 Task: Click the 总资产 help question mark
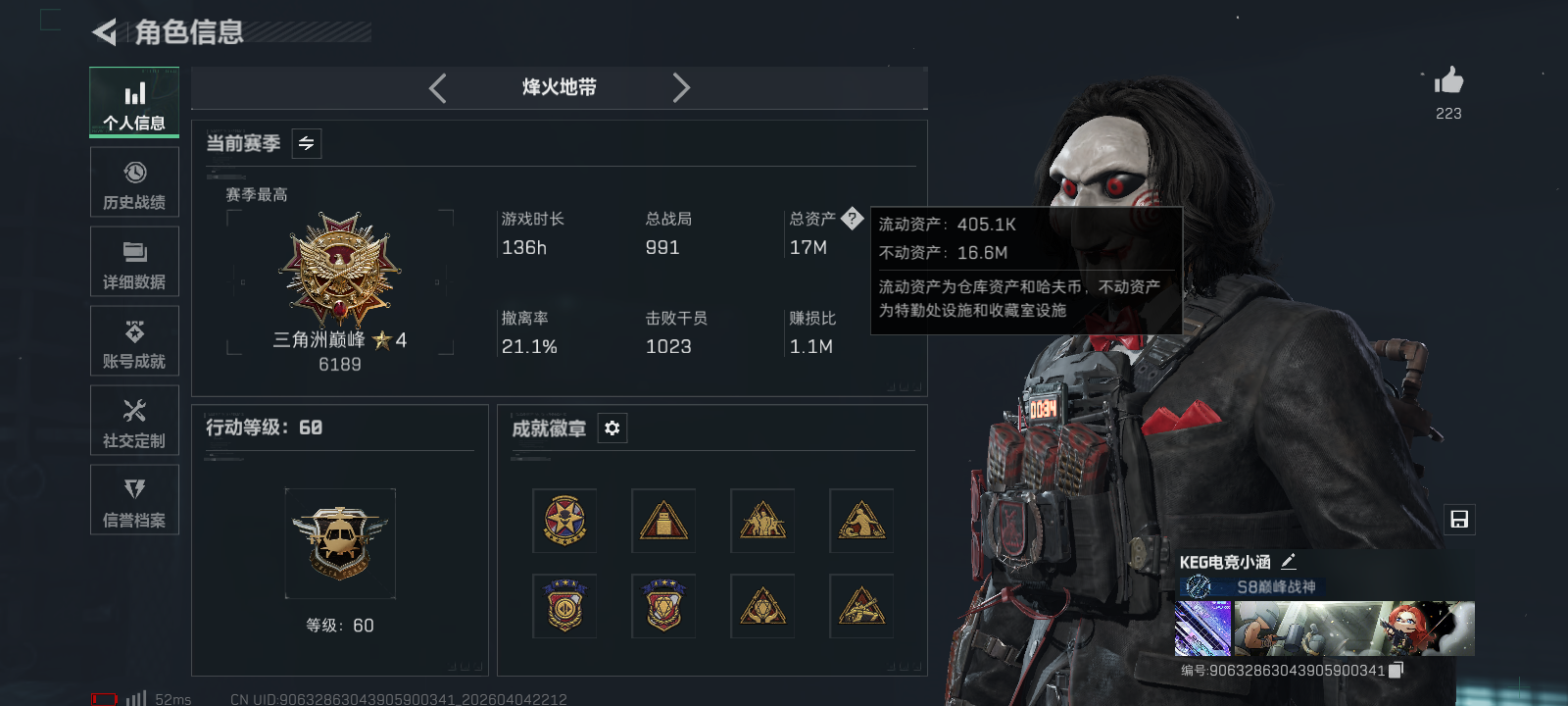coord(855,218)
